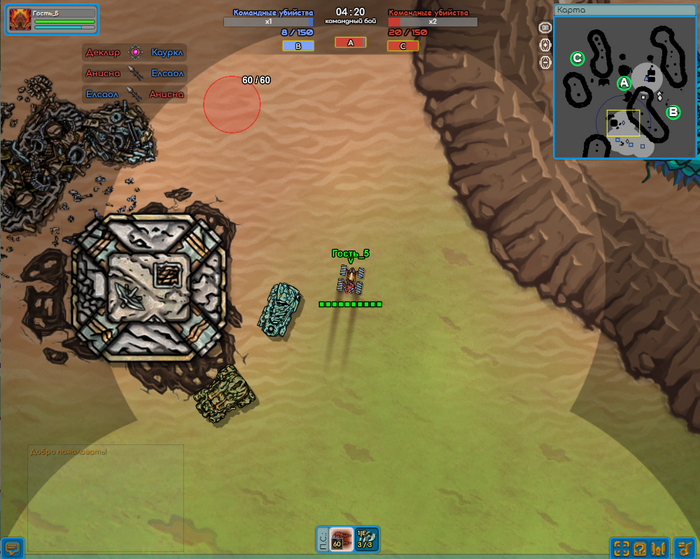
Task: Open the chat bubble button
Action: 12,548
